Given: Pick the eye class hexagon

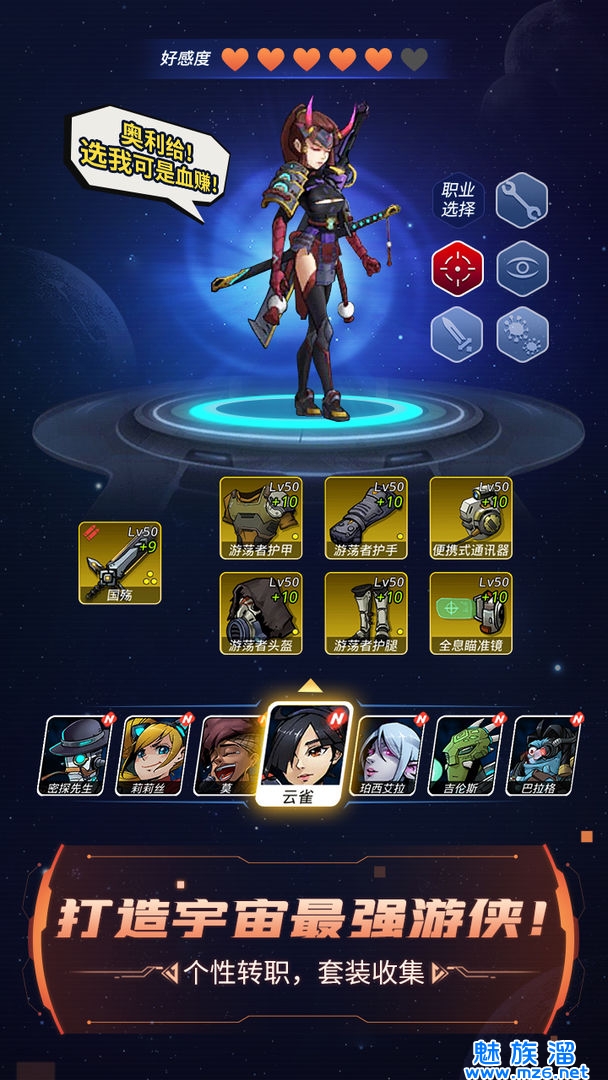Looking at the screenshot, I should (522, 268).
